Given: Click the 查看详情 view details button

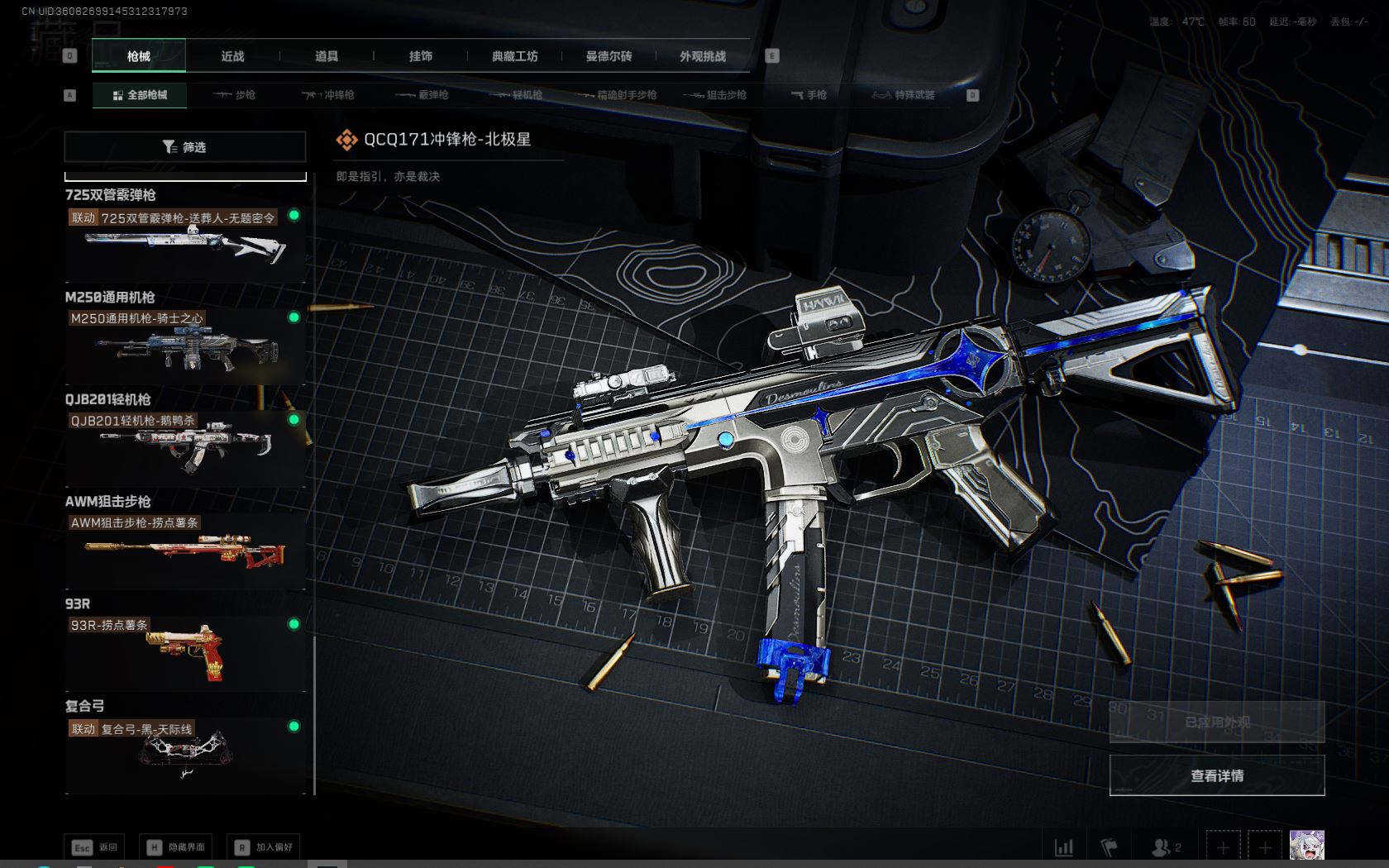Looking at the screenshot, I should (1216, 775).
